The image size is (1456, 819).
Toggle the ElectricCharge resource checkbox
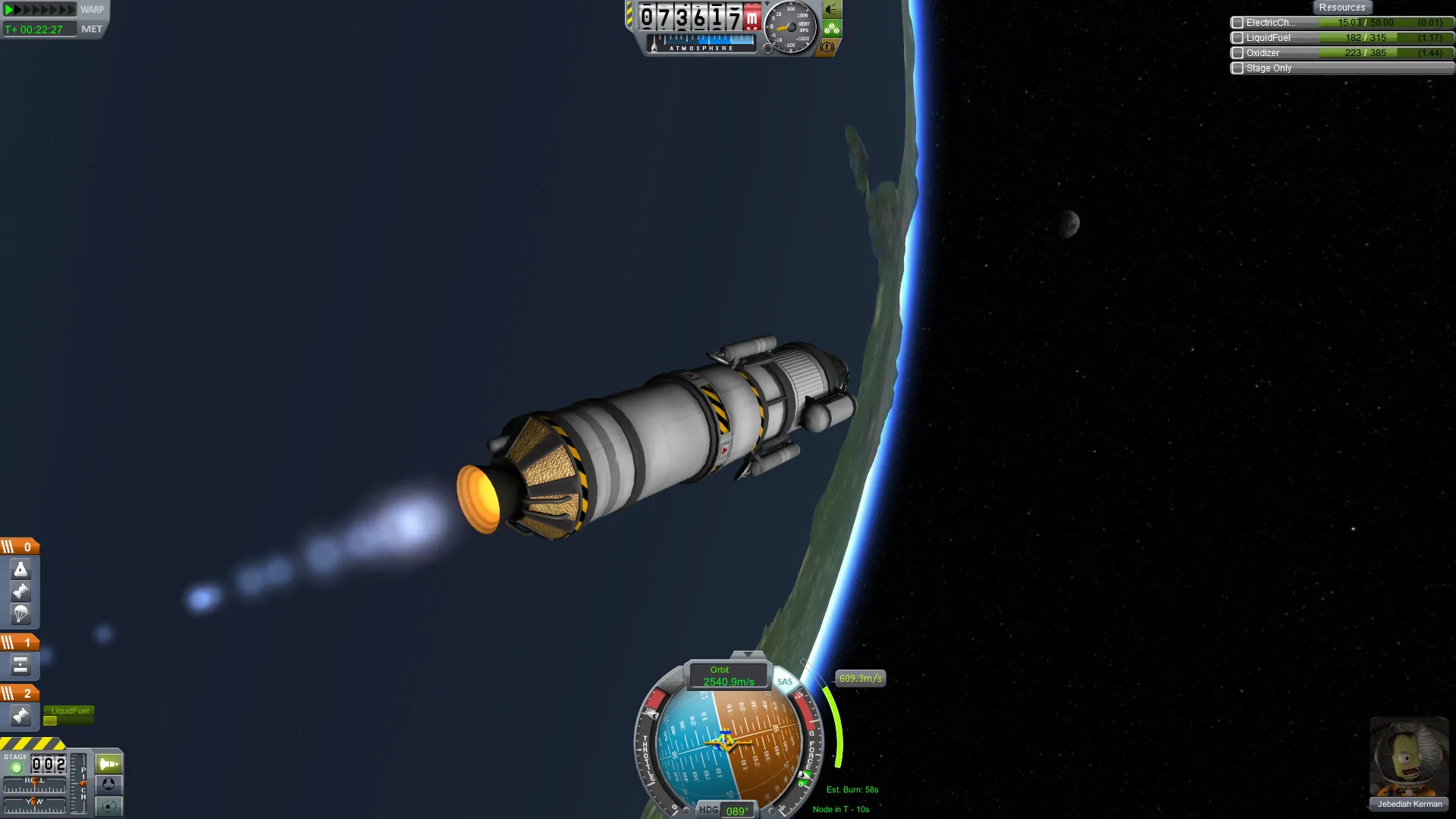click(x=1238, y=23)
